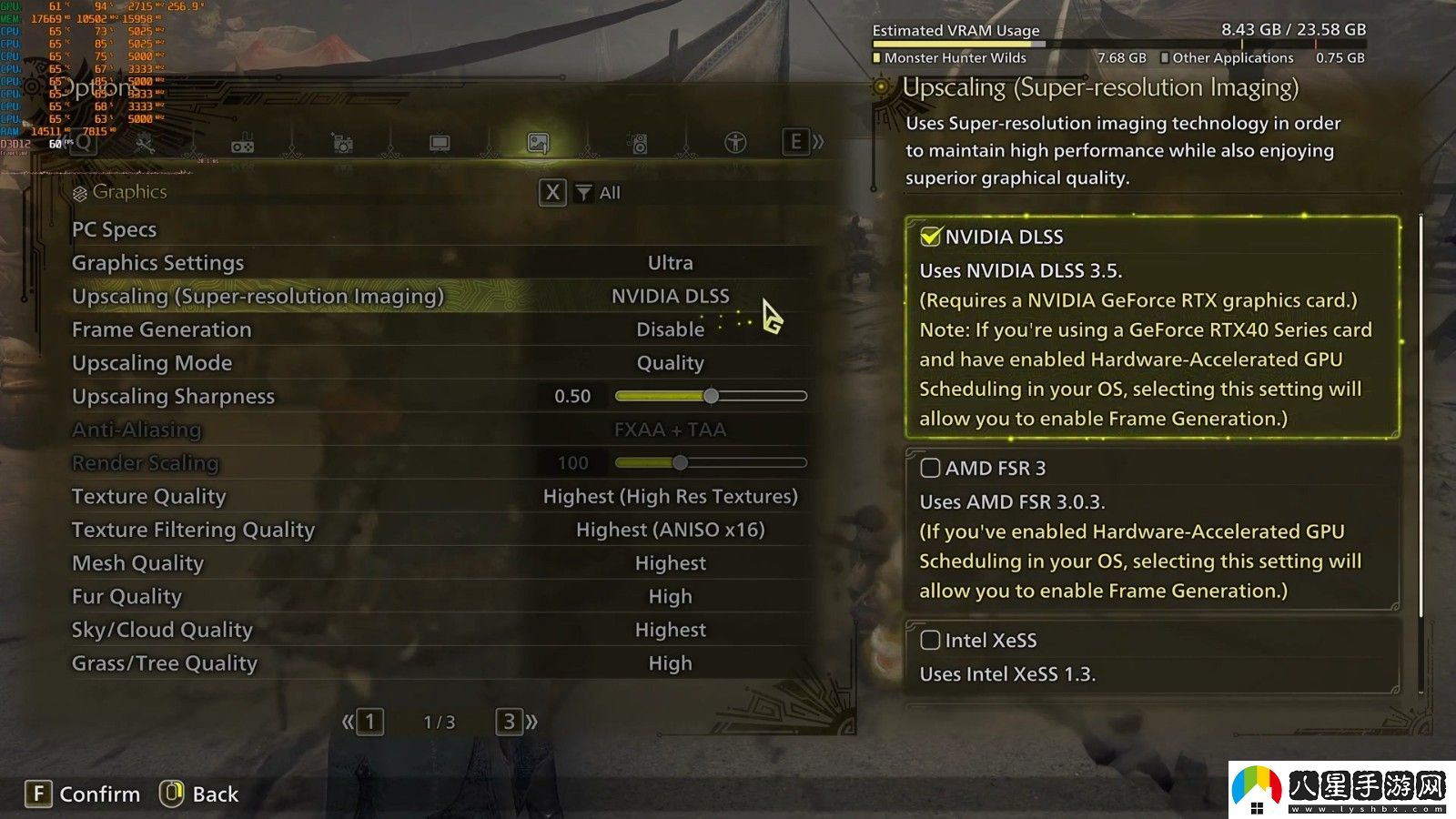The height and width of the screenshot is (819, 1456).
Task: Change the Graphics Settings preset row
Action: point(437,263)
